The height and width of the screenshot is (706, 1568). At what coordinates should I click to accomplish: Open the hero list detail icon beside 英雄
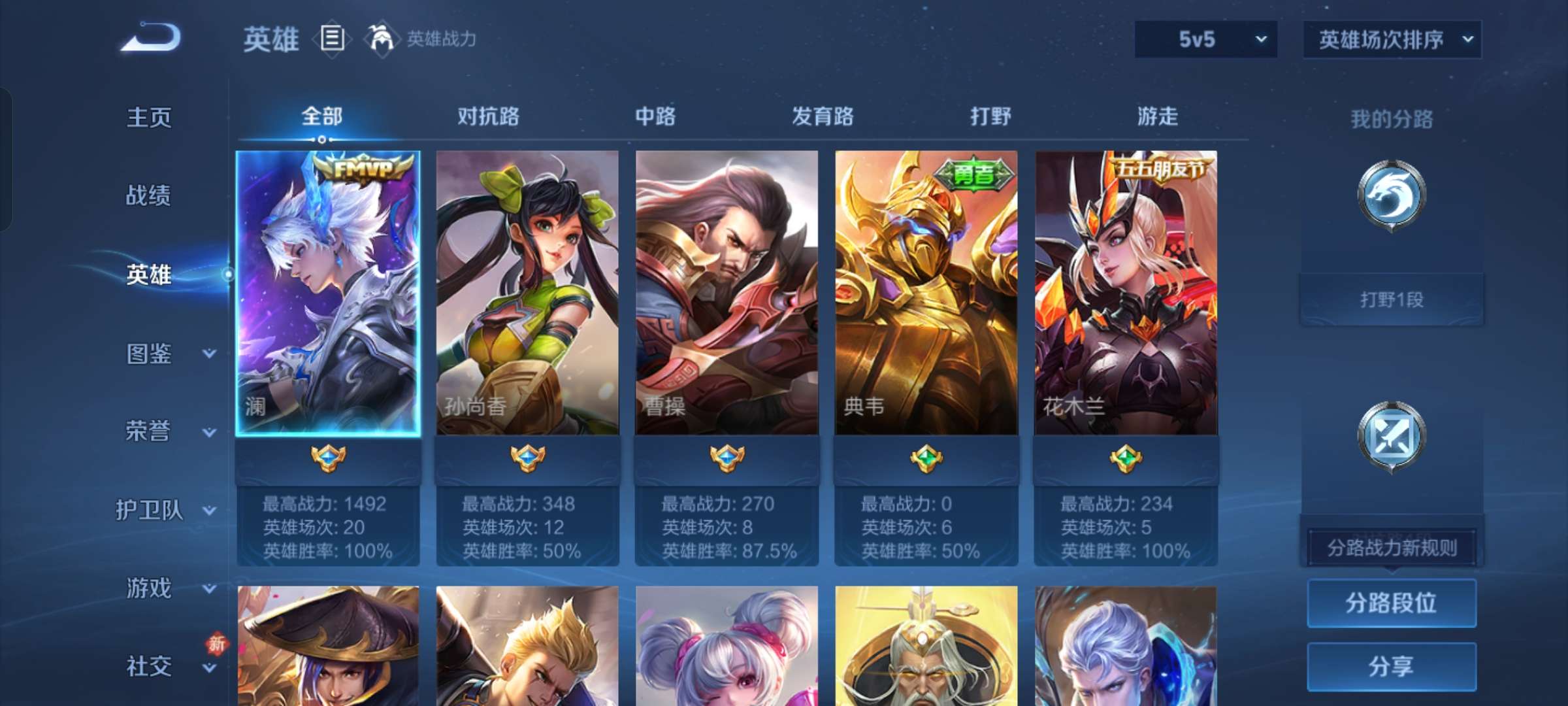[x=332, y=39]
